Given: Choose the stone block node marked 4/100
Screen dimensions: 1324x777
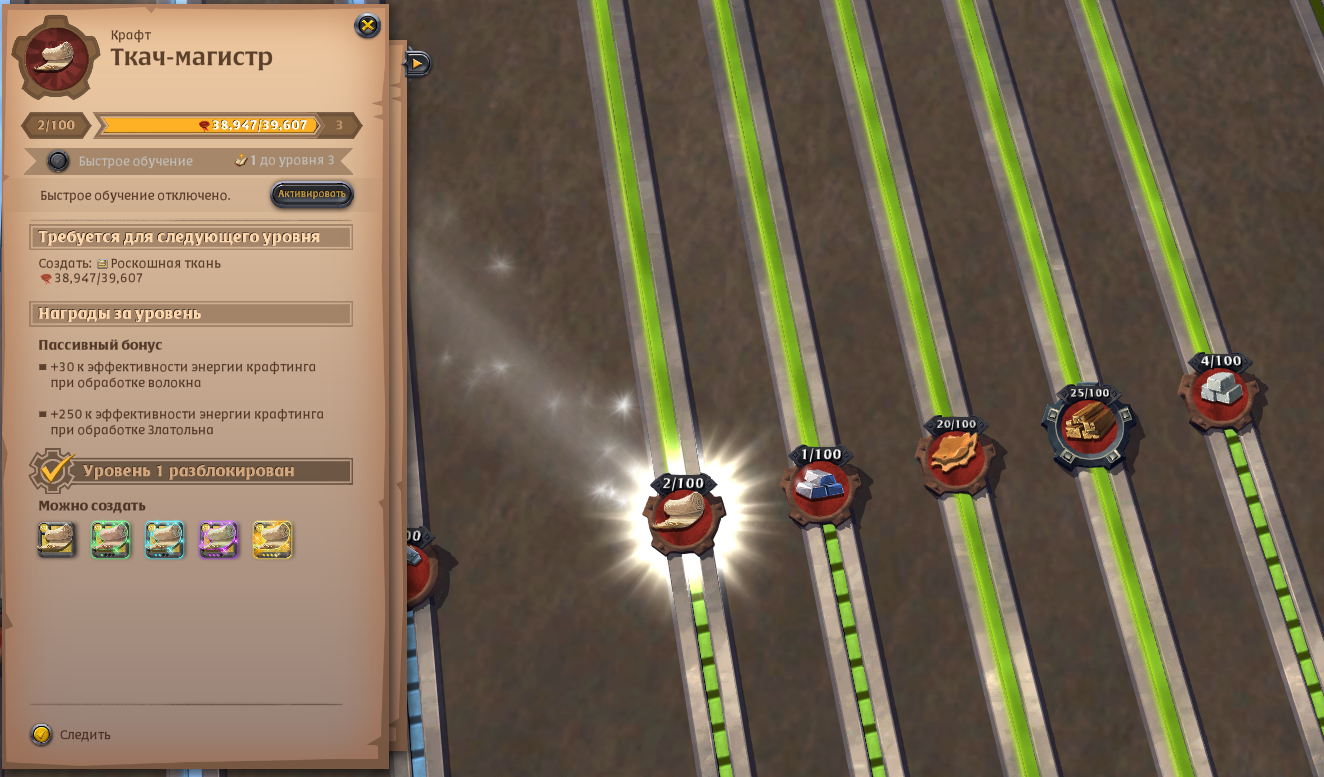Looking at the screenshot, I should pos(1220,393).
